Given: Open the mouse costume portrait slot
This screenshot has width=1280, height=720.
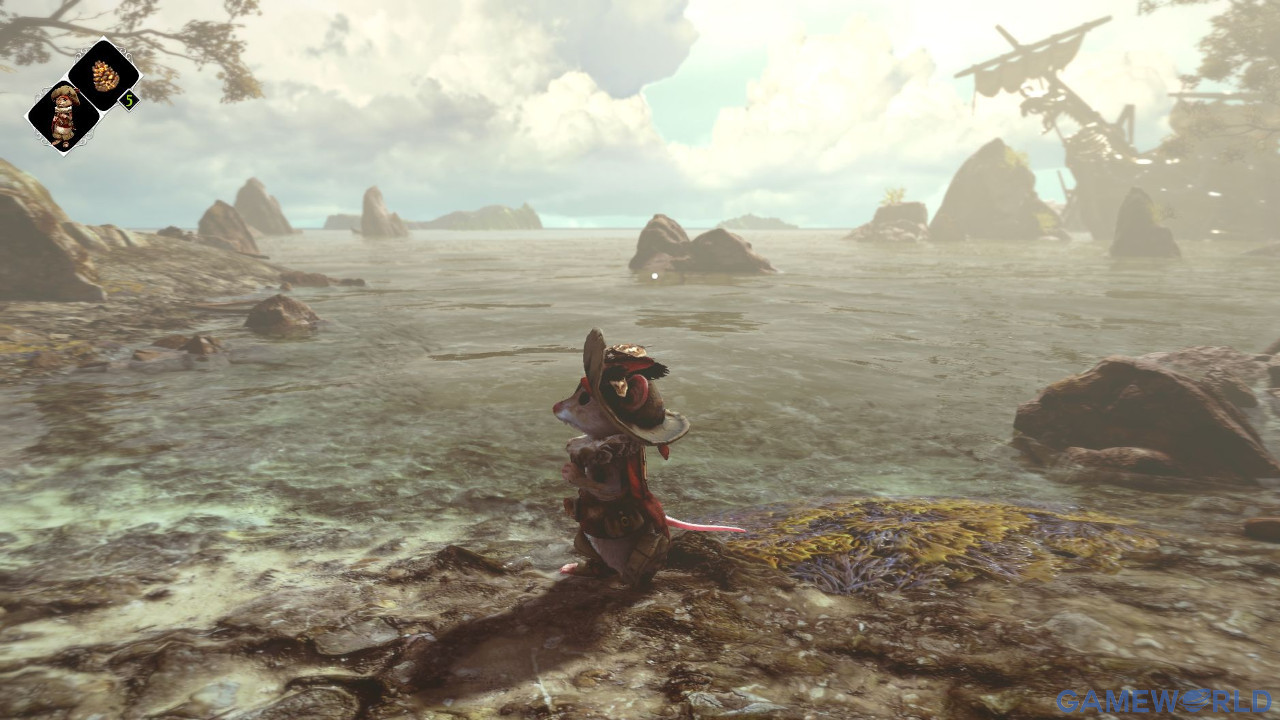Looking at the screenshot, I should [64, 116].
